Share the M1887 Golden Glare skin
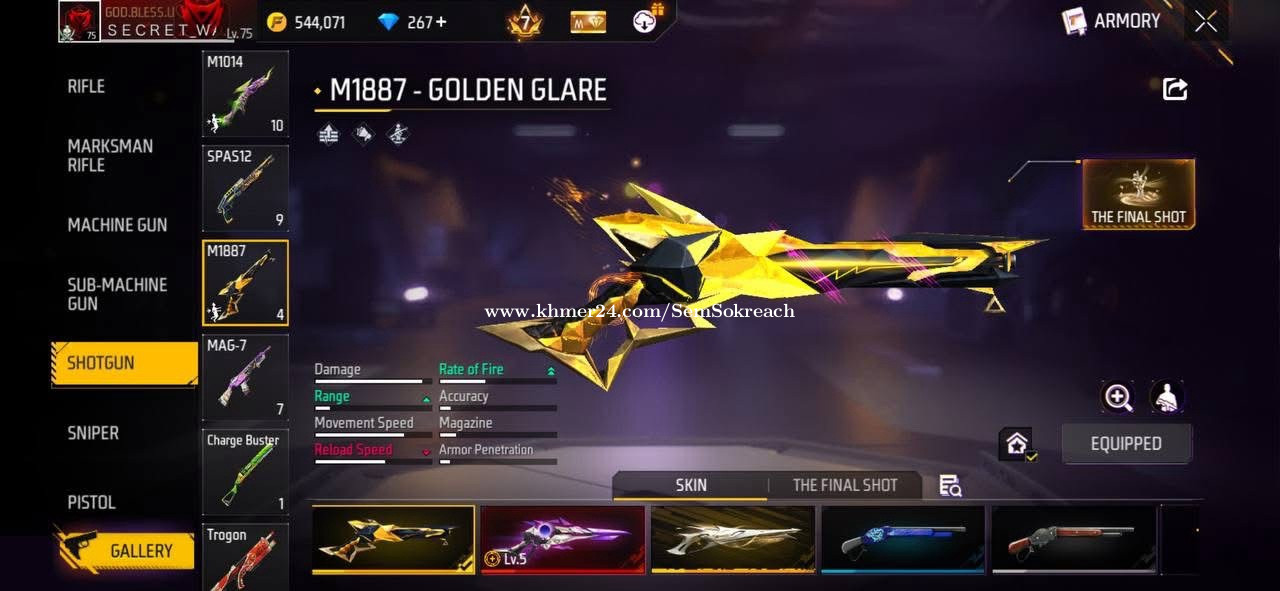Screen dimensions: 1280x591 click(x=1175, y=89)
